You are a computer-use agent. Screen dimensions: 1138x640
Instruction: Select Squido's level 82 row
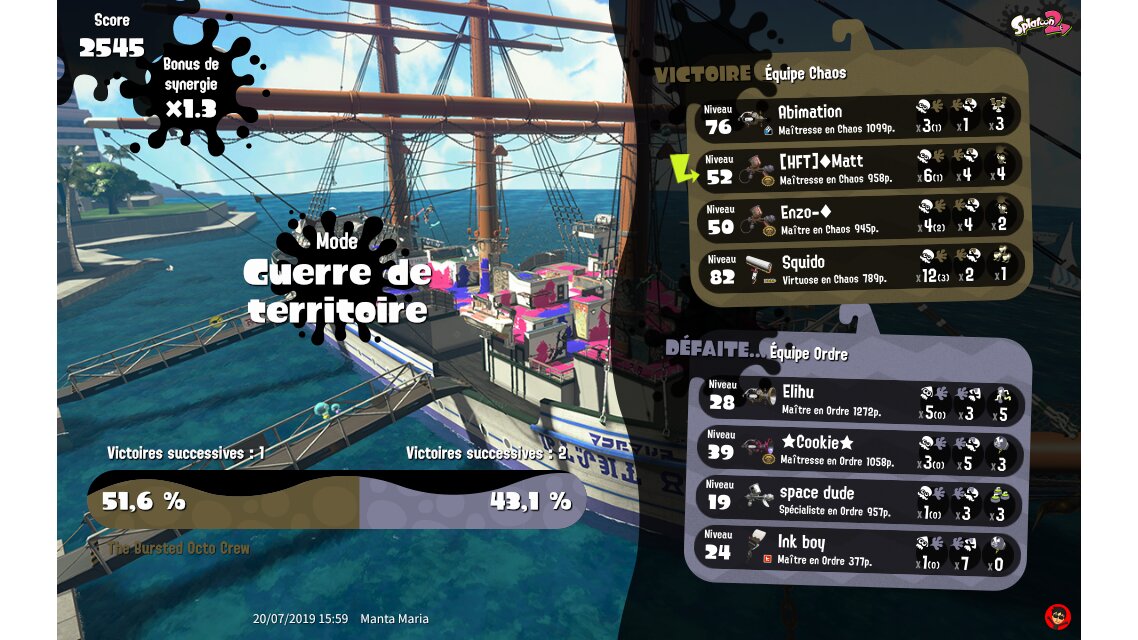coord(860,269)
